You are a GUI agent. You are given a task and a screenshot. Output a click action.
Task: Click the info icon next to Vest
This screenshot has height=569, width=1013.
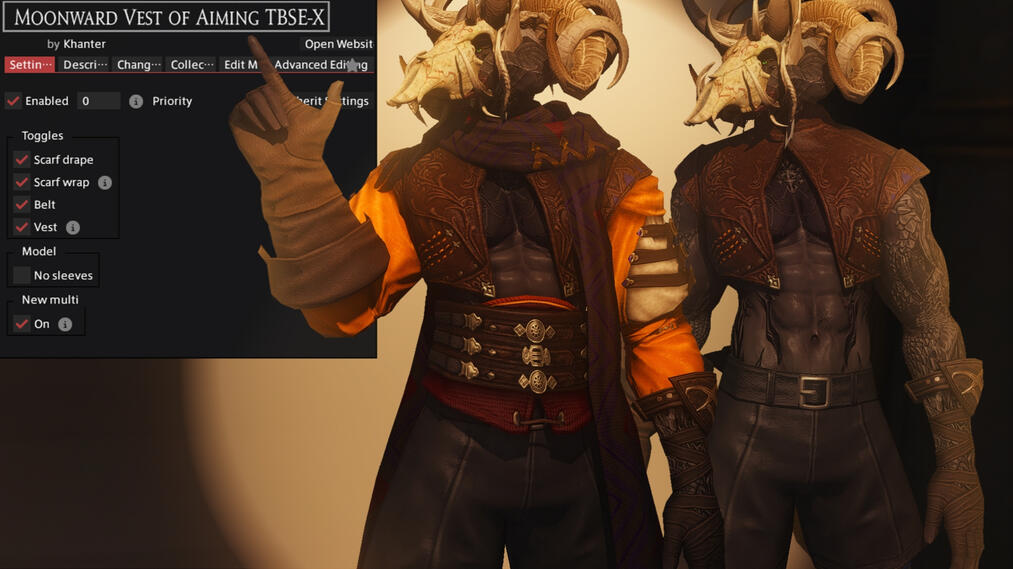point(73,228)
